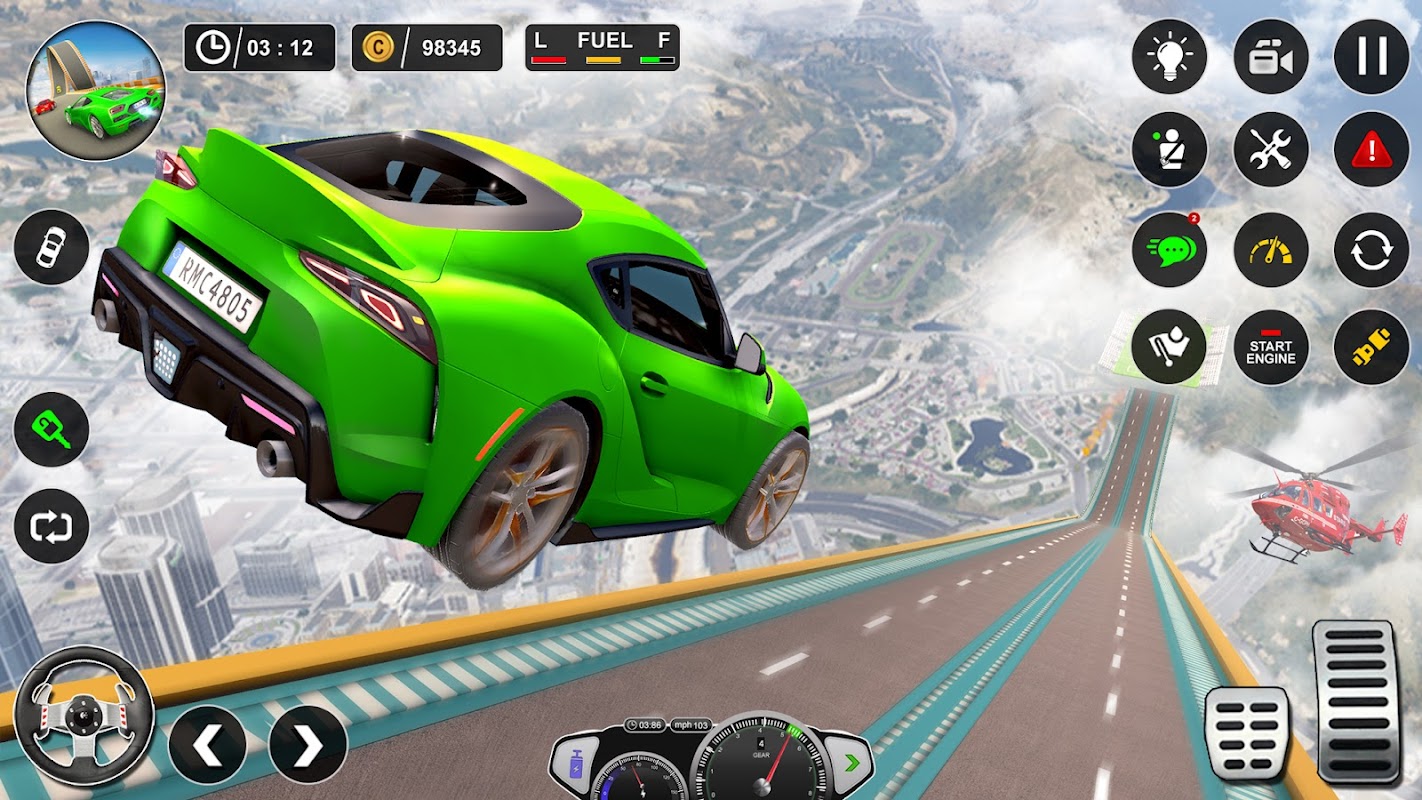Click the green car preview thumbnail

[96, 91]
